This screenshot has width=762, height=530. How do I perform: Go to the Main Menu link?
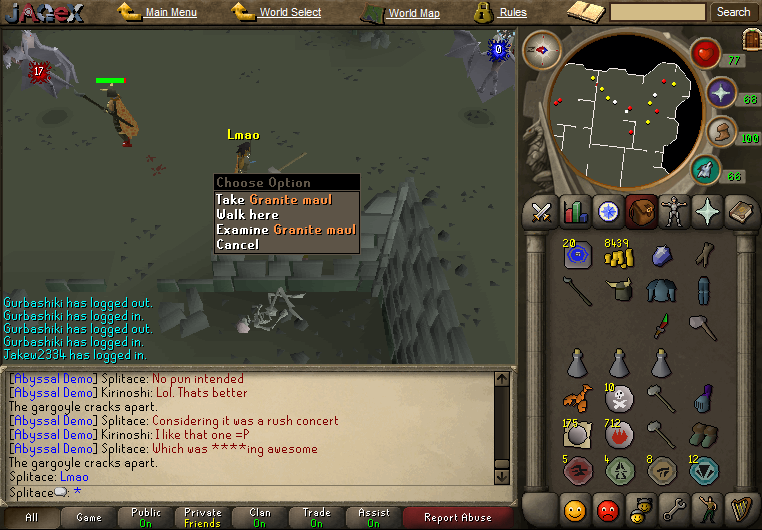(170, 13)
